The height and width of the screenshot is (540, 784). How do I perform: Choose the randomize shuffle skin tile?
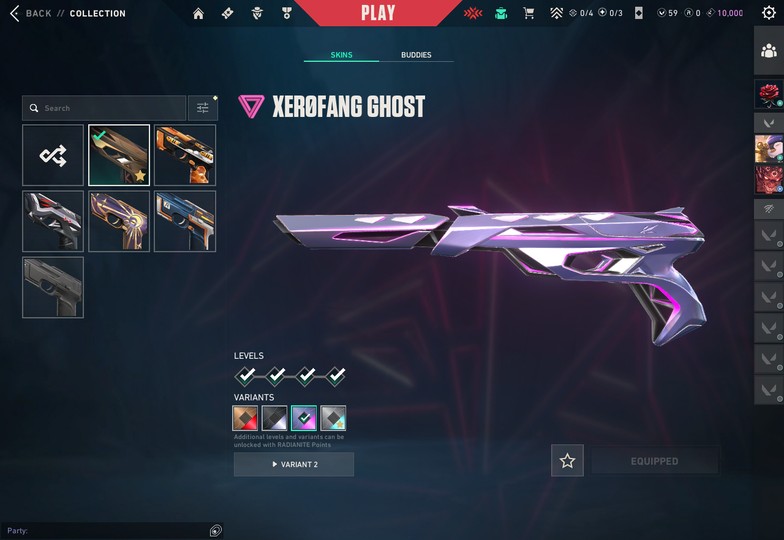pos(53,155)
